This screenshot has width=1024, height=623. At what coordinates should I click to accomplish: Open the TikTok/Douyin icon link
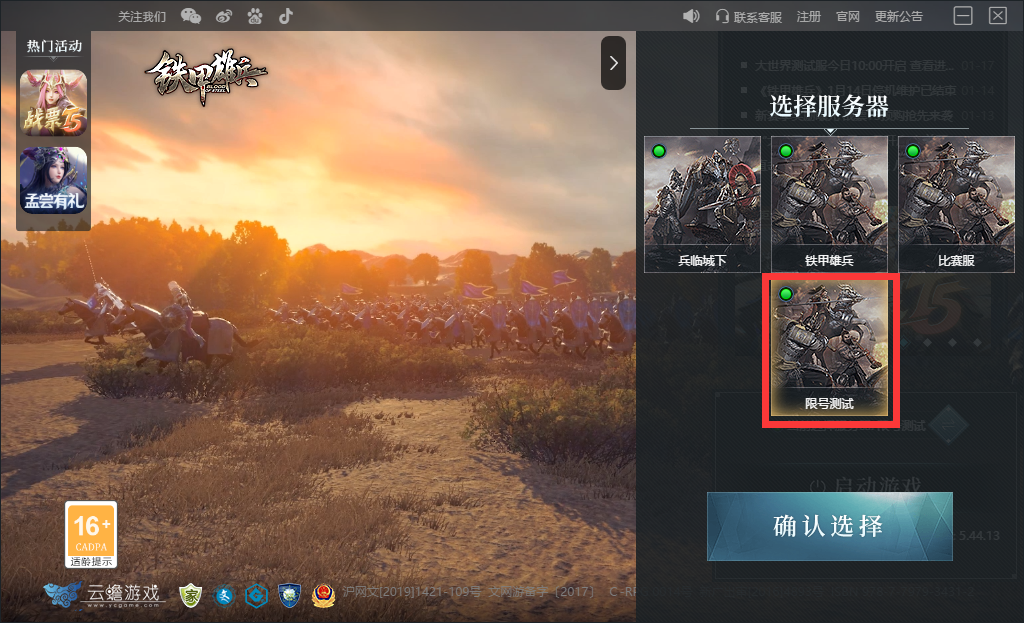(286, 16)
